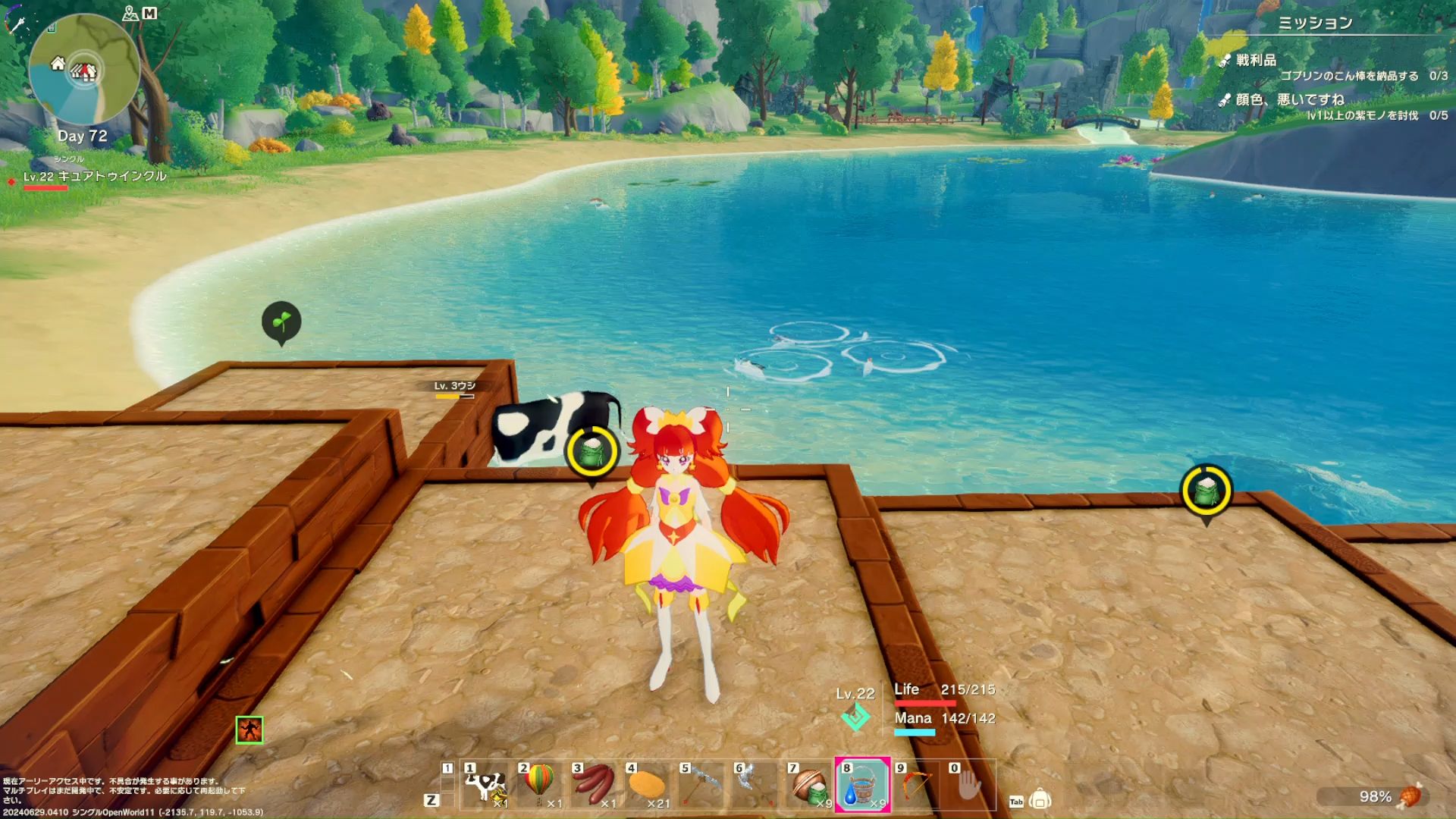Equip the axe in hotbar slot 6
The image size is (1456, 819).
(x=755, y=786)
